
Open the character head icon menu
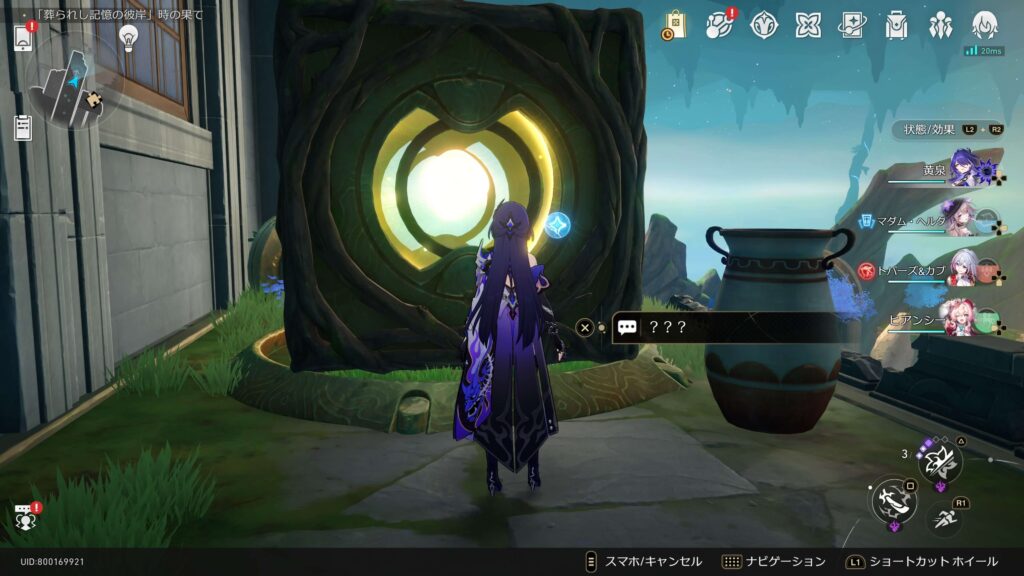[985, 26]
